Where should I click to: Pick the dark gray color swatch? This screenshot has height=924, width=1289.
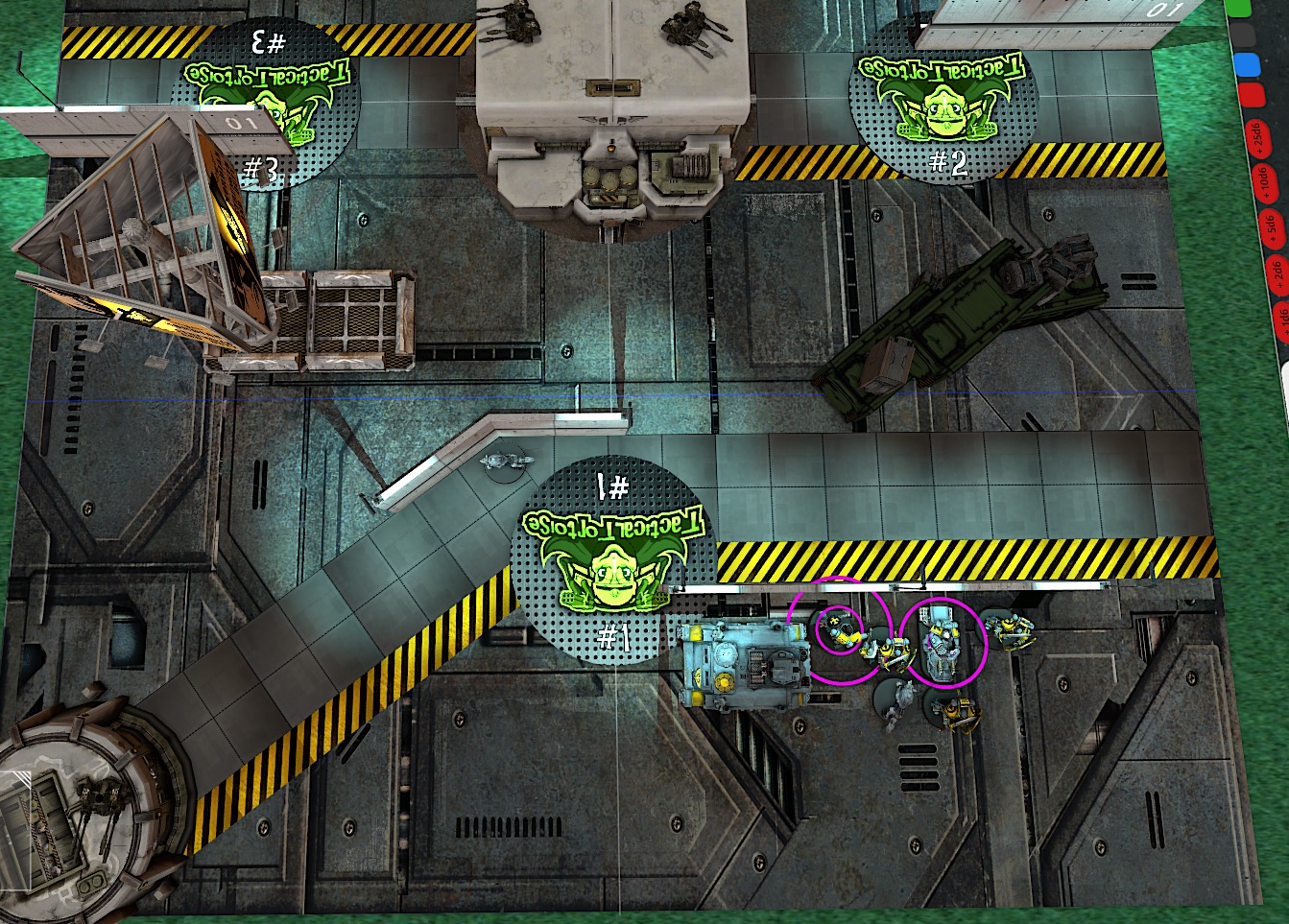(1242, 36)
